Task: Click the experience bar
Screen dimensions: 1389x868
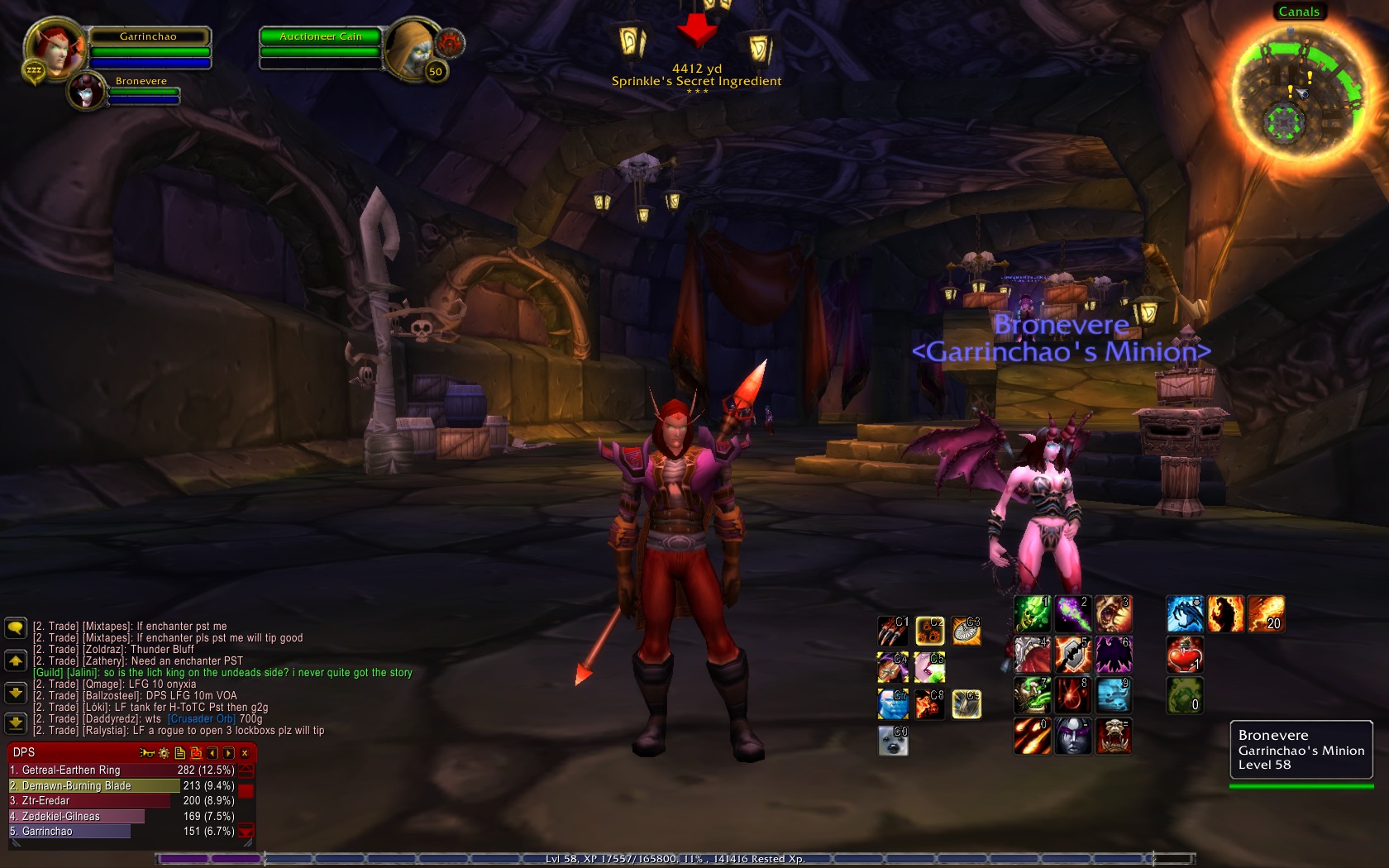Action: [675, 859]
